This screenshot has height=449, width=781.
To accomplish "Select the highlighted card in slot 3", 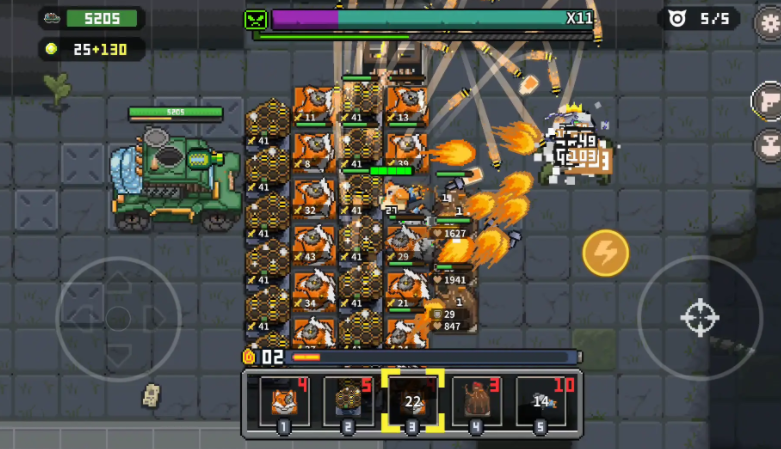I will click(x=412, y=402).
